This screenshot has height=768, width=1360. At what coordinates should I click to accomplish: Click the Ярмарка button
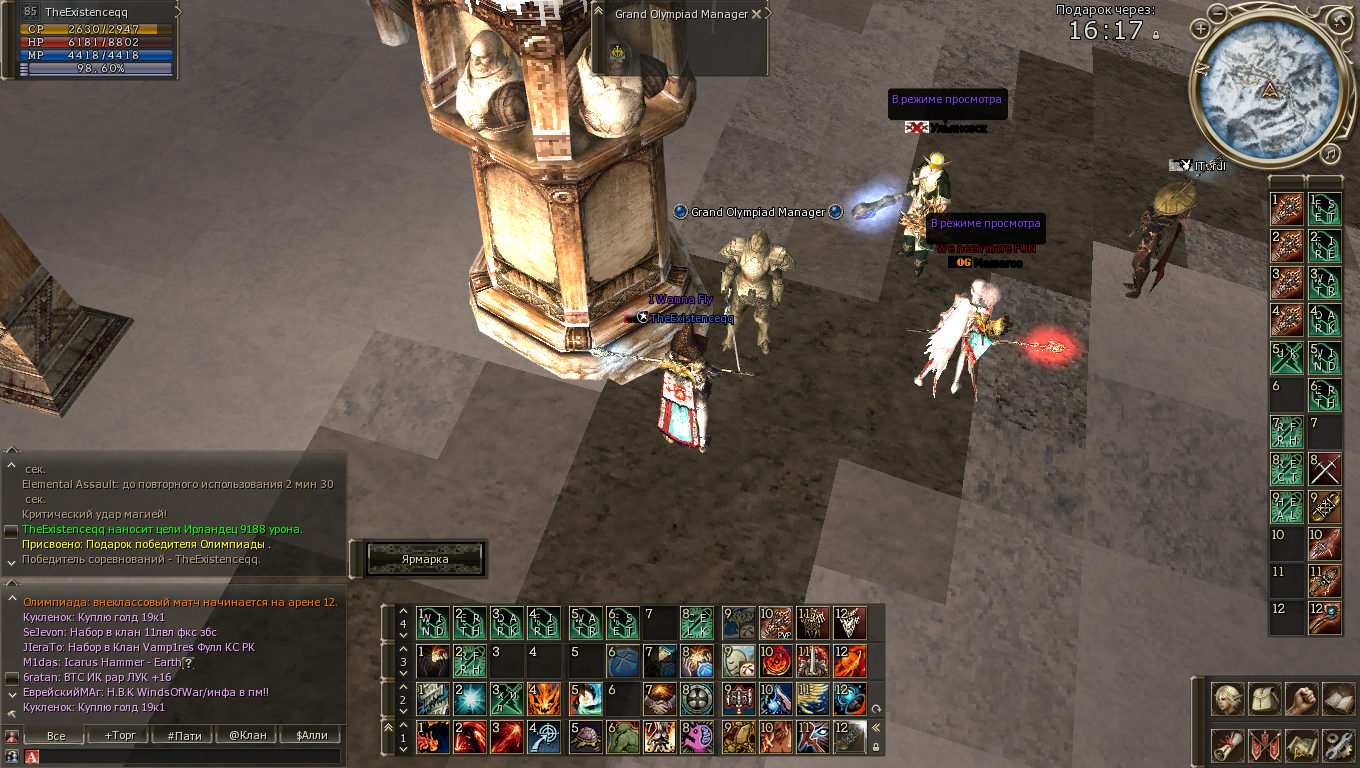[x=425, y=559]
